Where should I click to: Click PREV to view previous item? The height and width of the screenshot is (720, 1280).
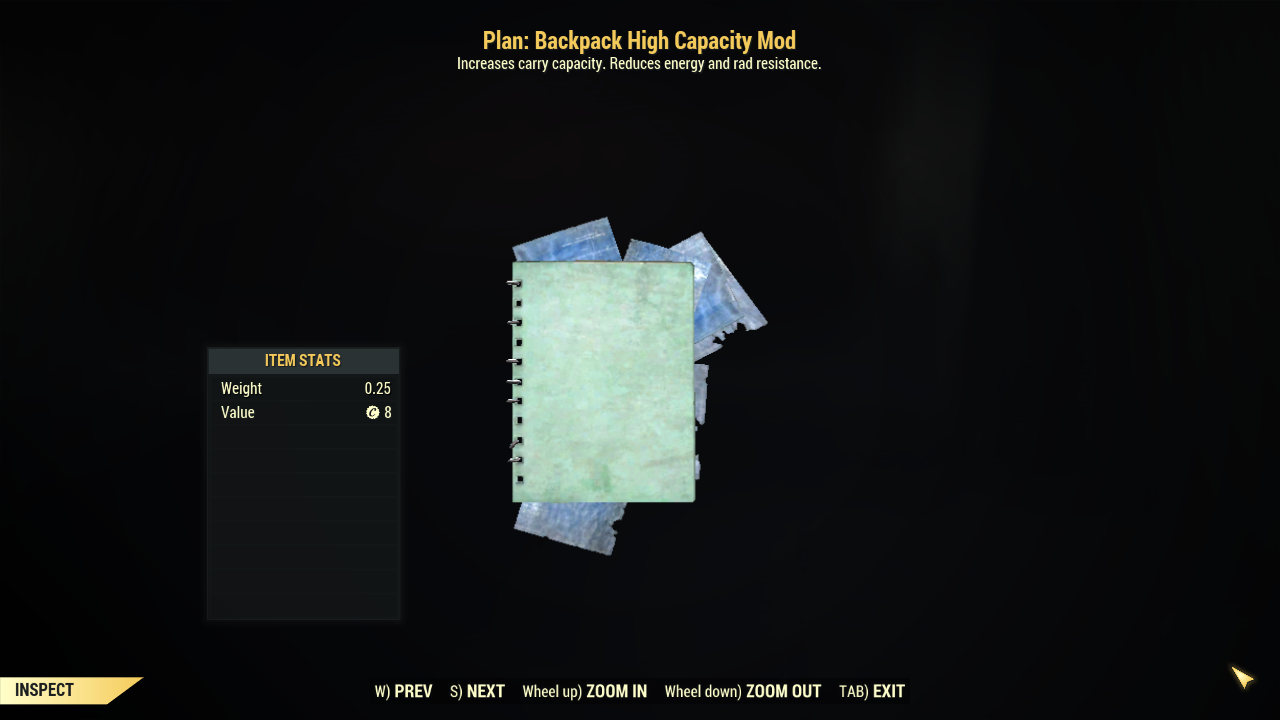(413, 691)
